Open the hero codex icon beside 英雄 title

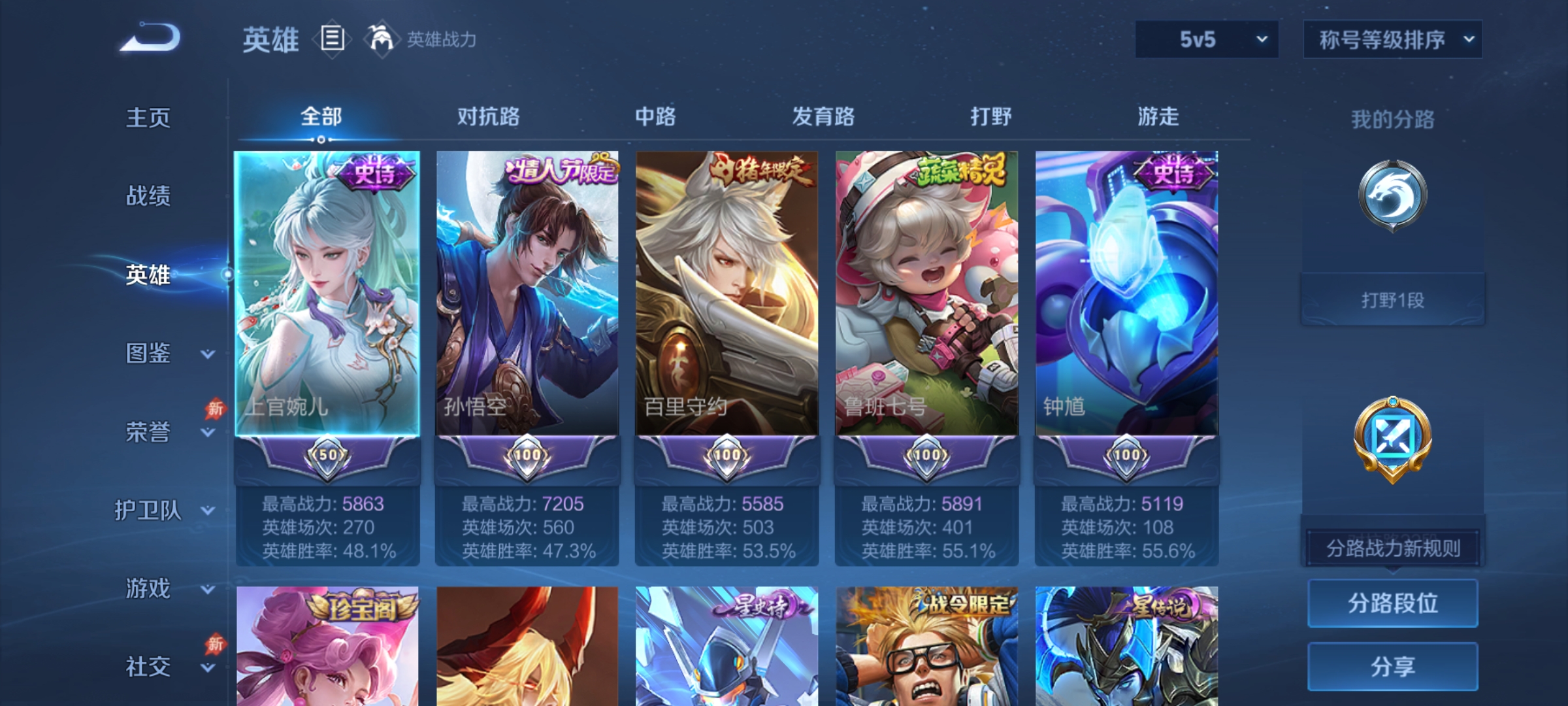tap(332, 41)
